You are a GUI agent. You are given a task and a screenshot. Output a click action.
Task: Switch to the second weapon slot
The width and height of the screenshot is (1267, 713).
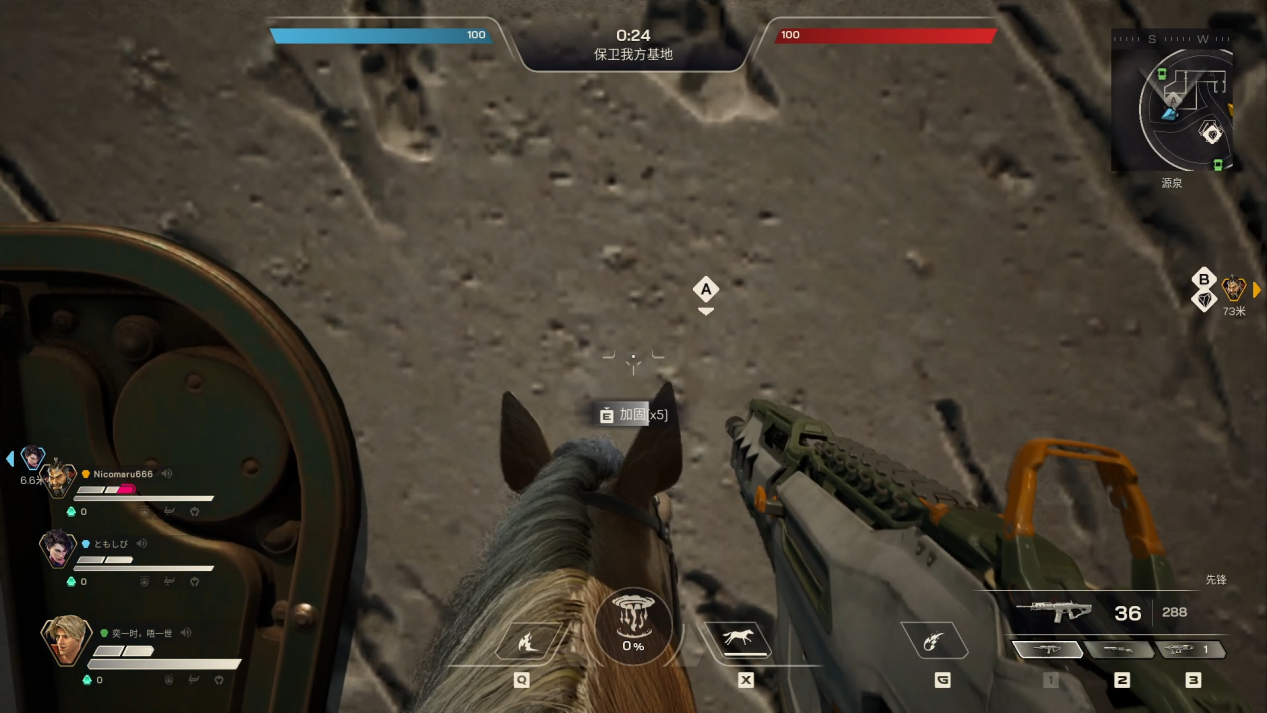pos(1120,650)
